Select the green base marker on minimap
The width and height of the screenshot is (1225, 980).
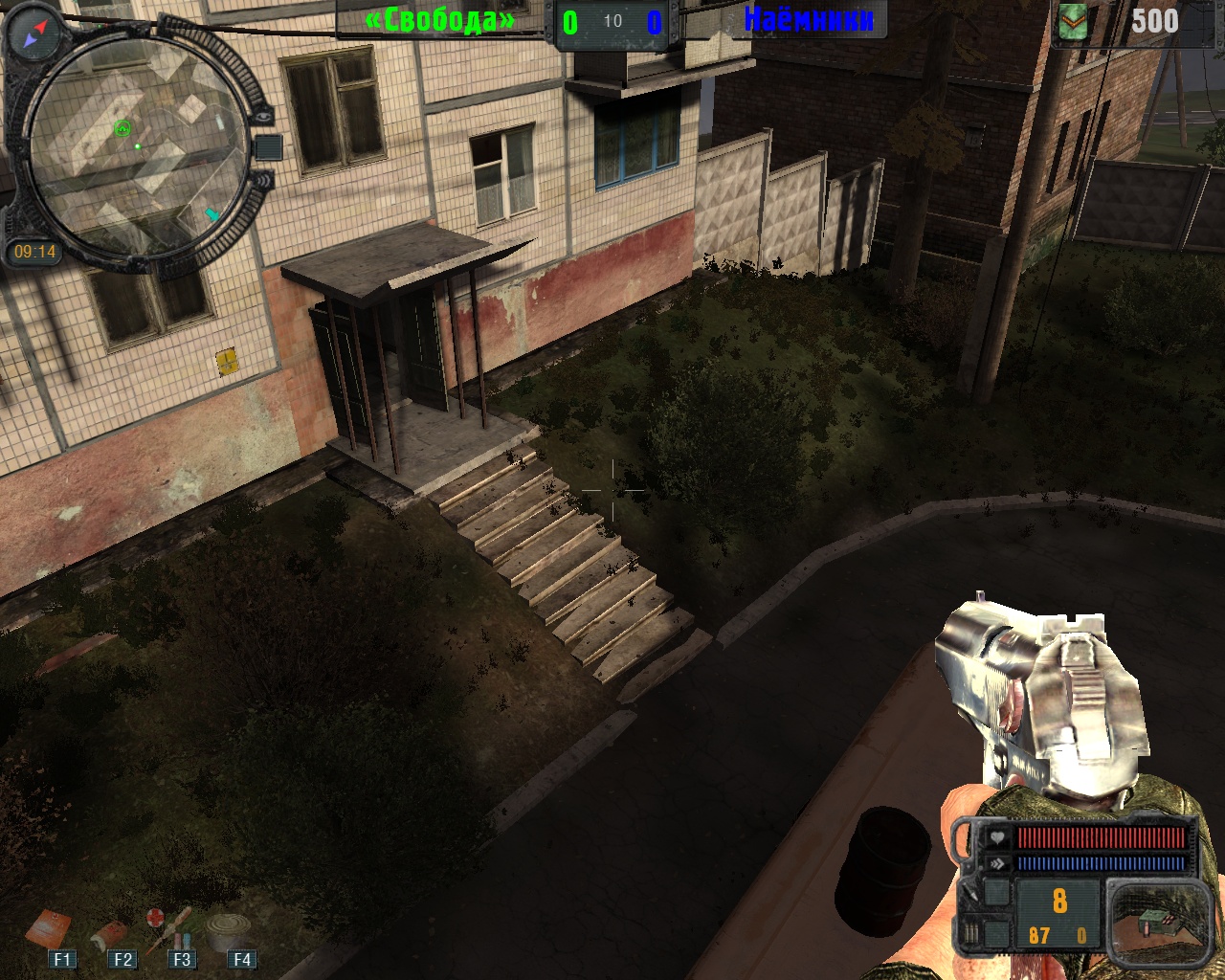(122, 128)
